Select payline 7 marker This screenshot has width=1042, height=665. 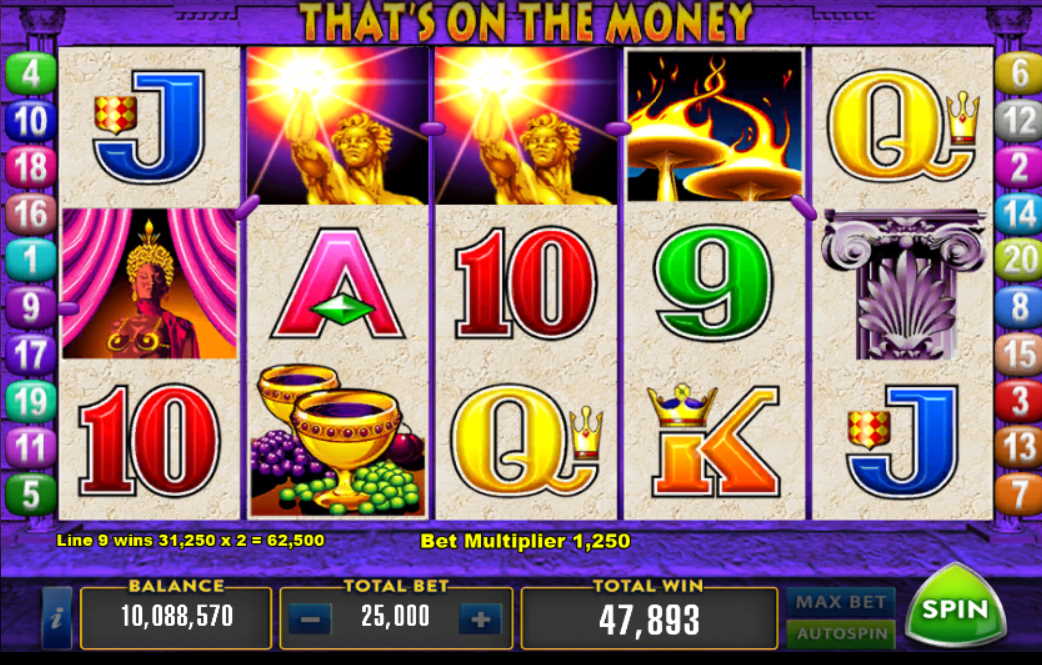(x=1019, y=493)
